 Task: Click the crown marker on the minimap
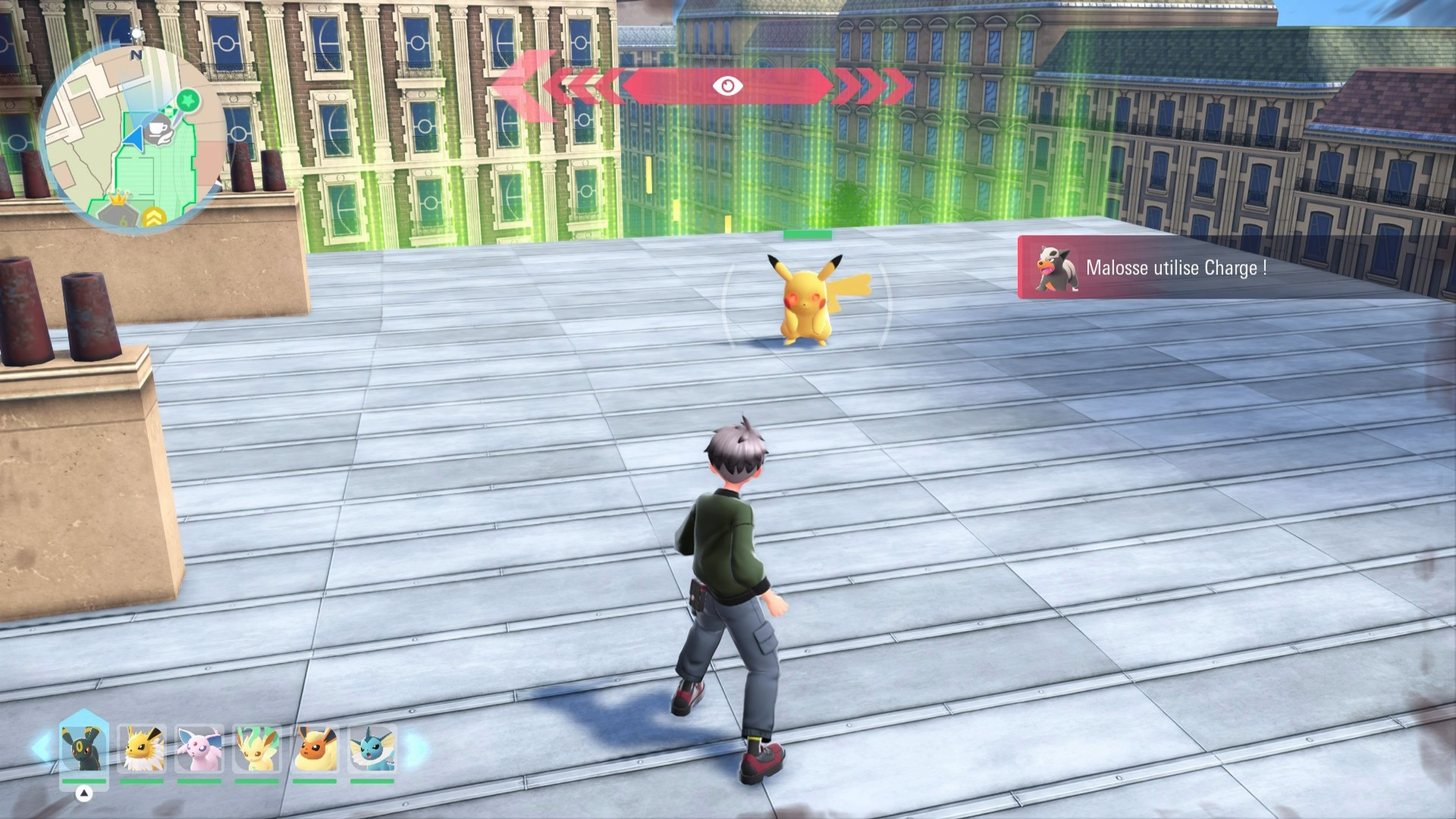(118, 199)
